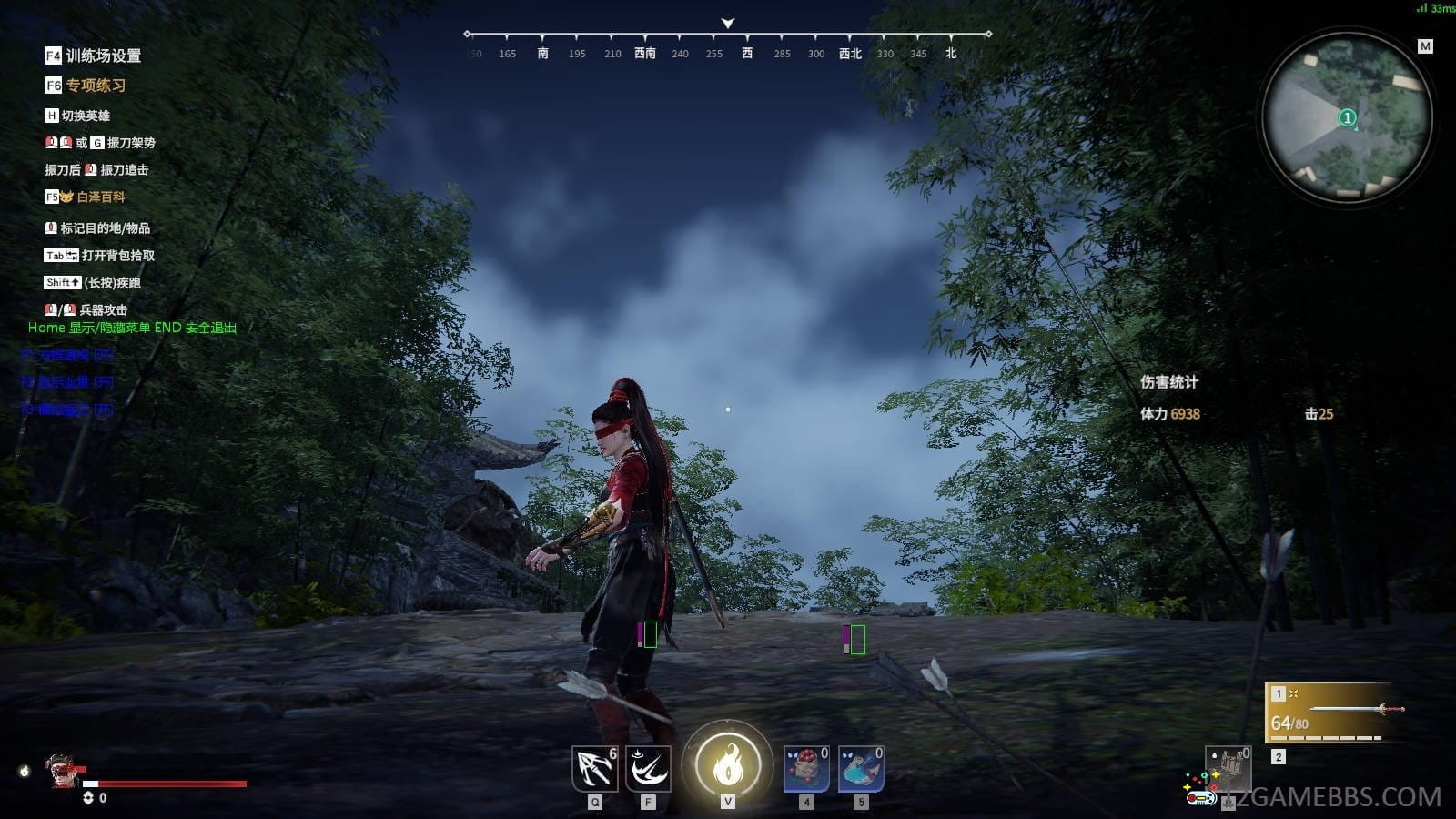
Task: Toggle the blue 显示血量 overlay option
Action: 68,382
